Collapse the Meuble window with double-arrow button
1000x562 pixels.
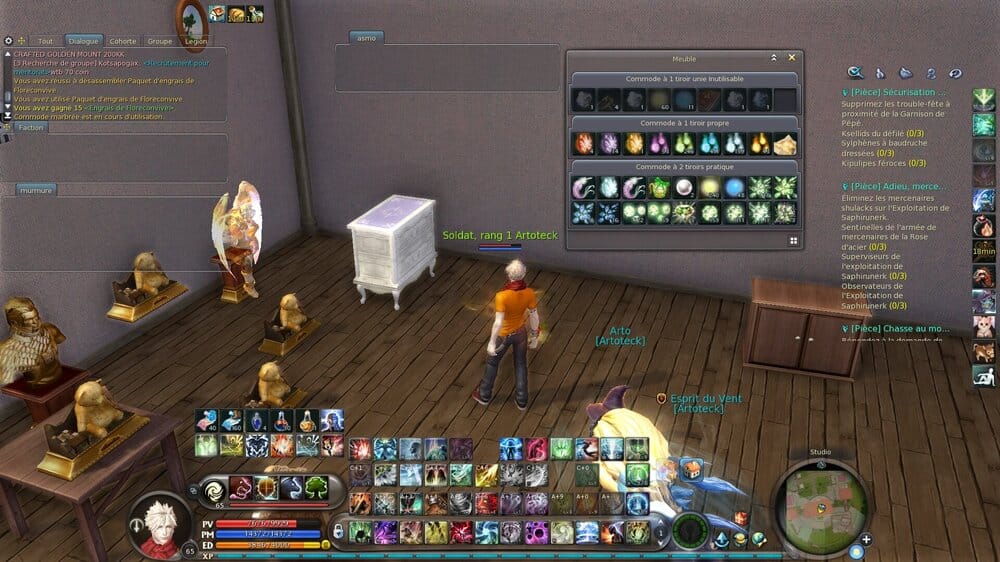tap(773, 58)
